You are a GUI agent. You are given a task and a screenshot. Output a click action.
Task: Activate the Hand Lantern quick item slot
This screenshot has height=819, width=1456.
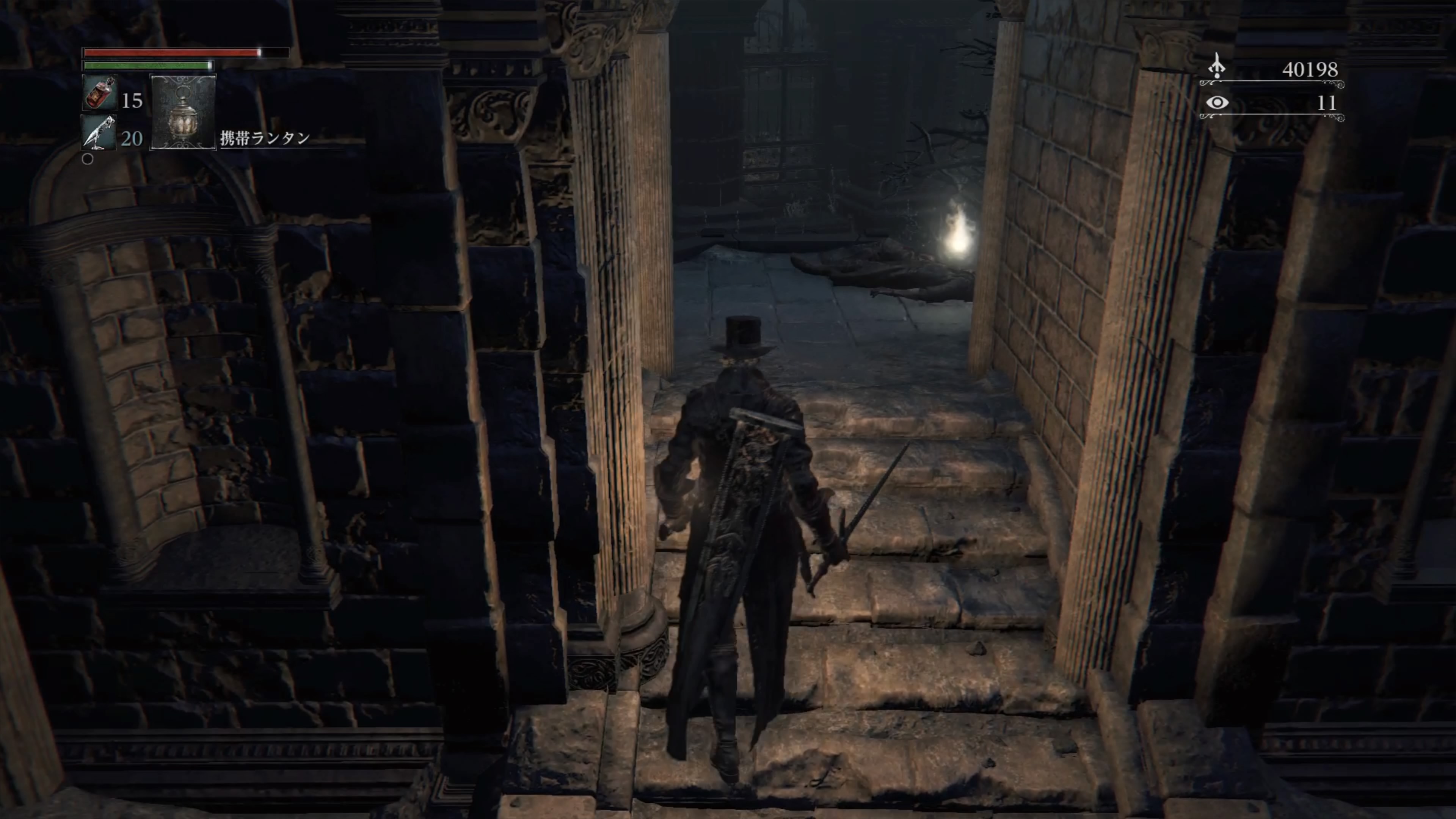point(182,112)
